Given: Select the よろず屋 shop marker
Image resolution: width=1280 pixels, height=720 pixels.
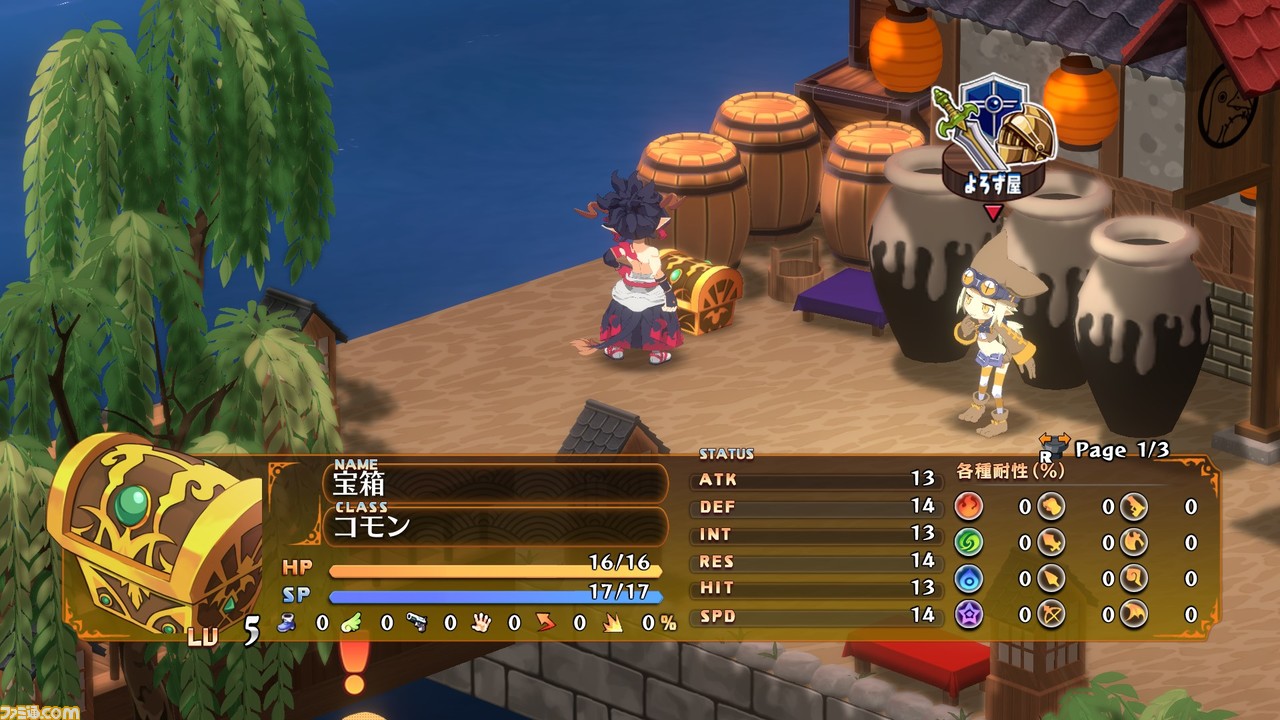Looking at the screenshot, I should (993, 148).
